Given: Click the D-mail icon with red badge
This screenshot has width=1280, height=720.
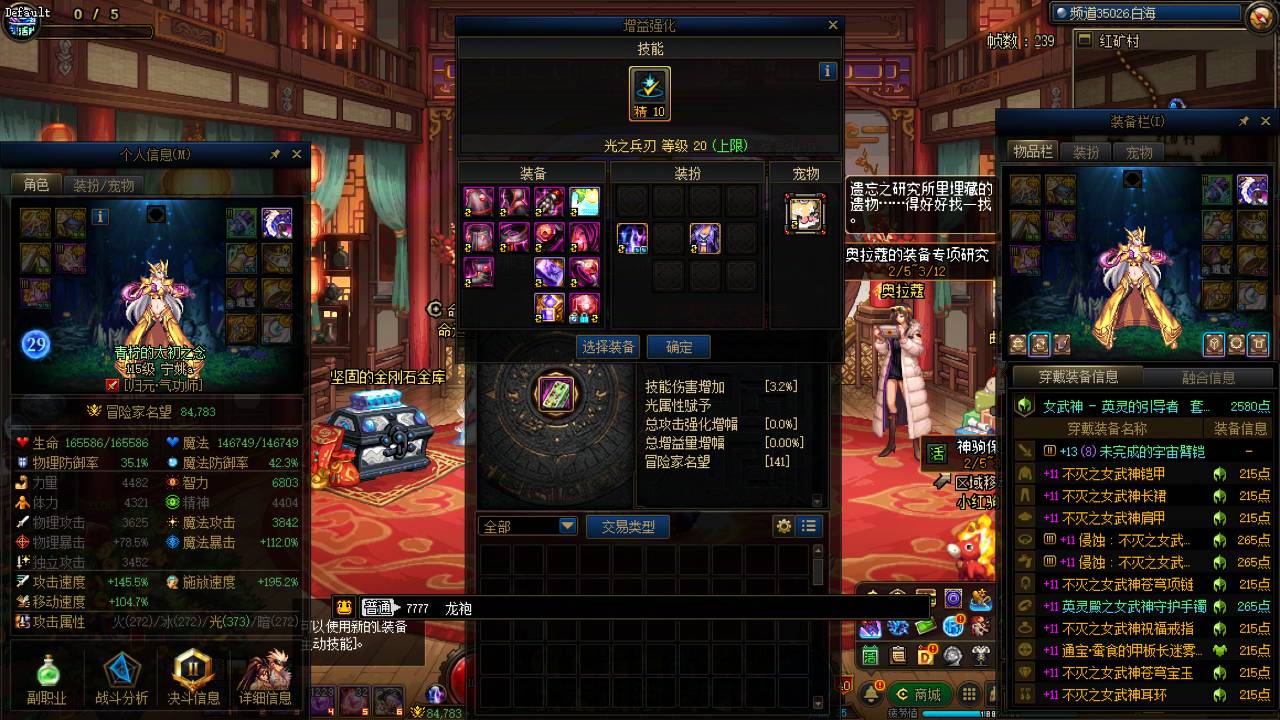Looking at the screenshot, I should coord(926,655).
